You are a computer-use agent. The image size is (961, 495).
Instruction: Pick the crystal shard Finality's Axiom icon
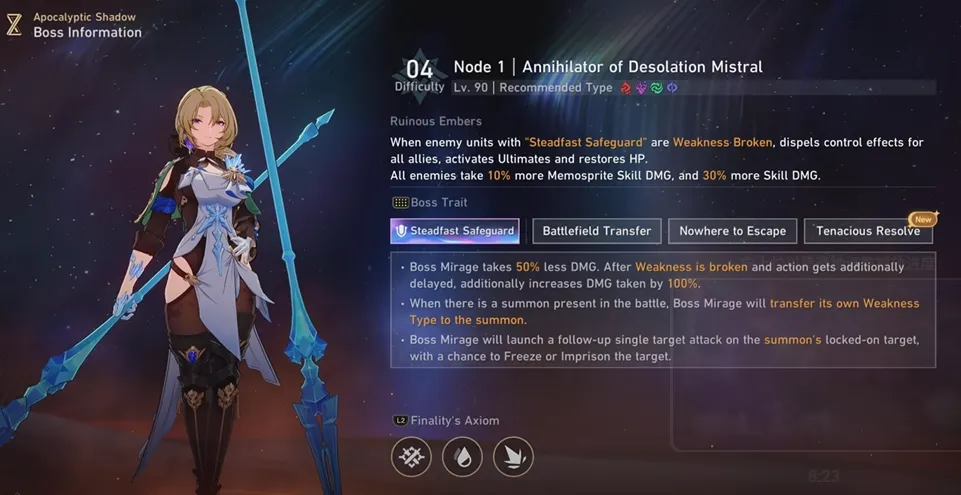pyautogui.click(x=513, y=457)
